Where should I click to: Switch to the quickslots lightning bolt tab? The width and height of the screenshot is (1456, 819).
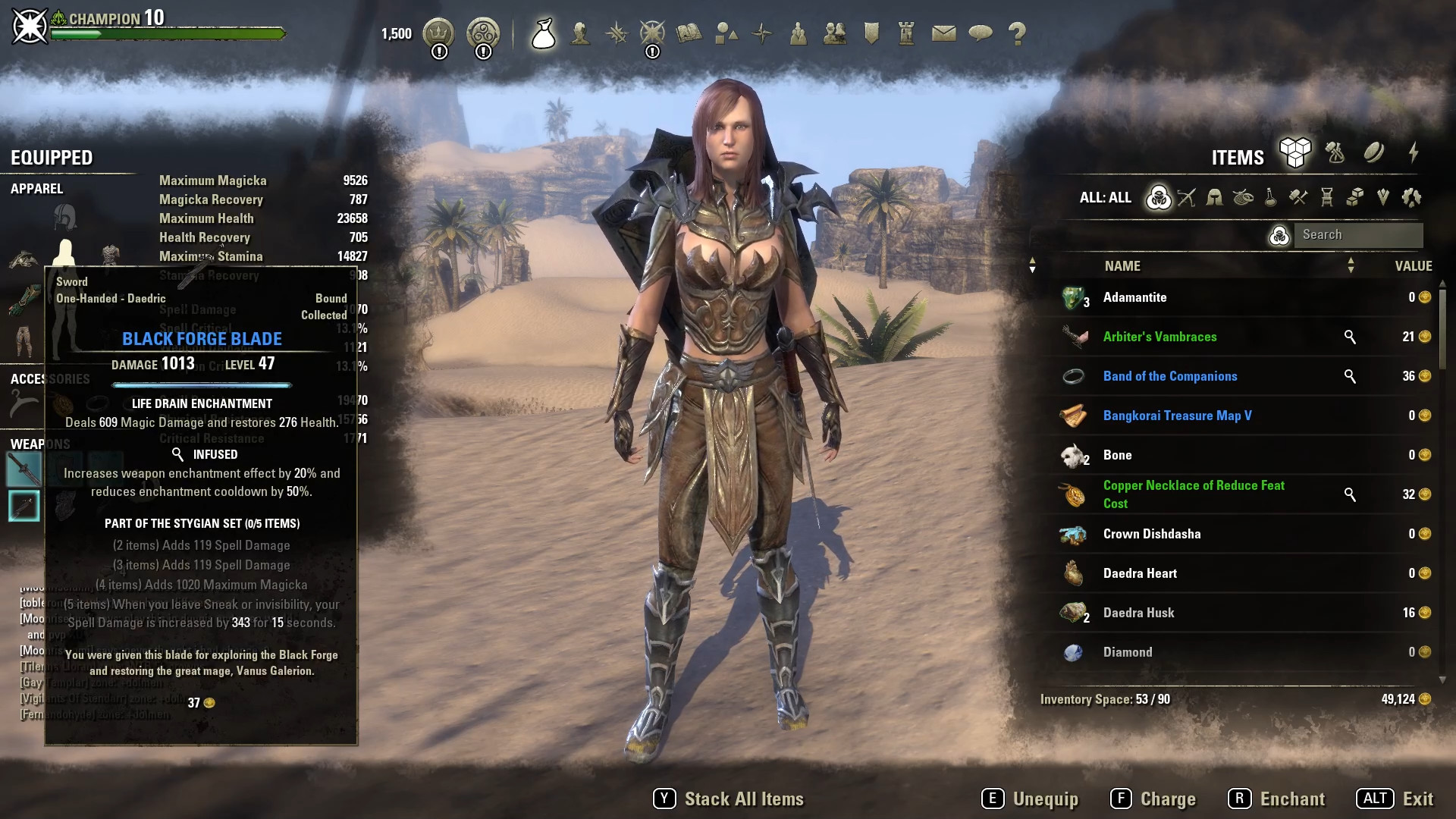coord(1414,153)
